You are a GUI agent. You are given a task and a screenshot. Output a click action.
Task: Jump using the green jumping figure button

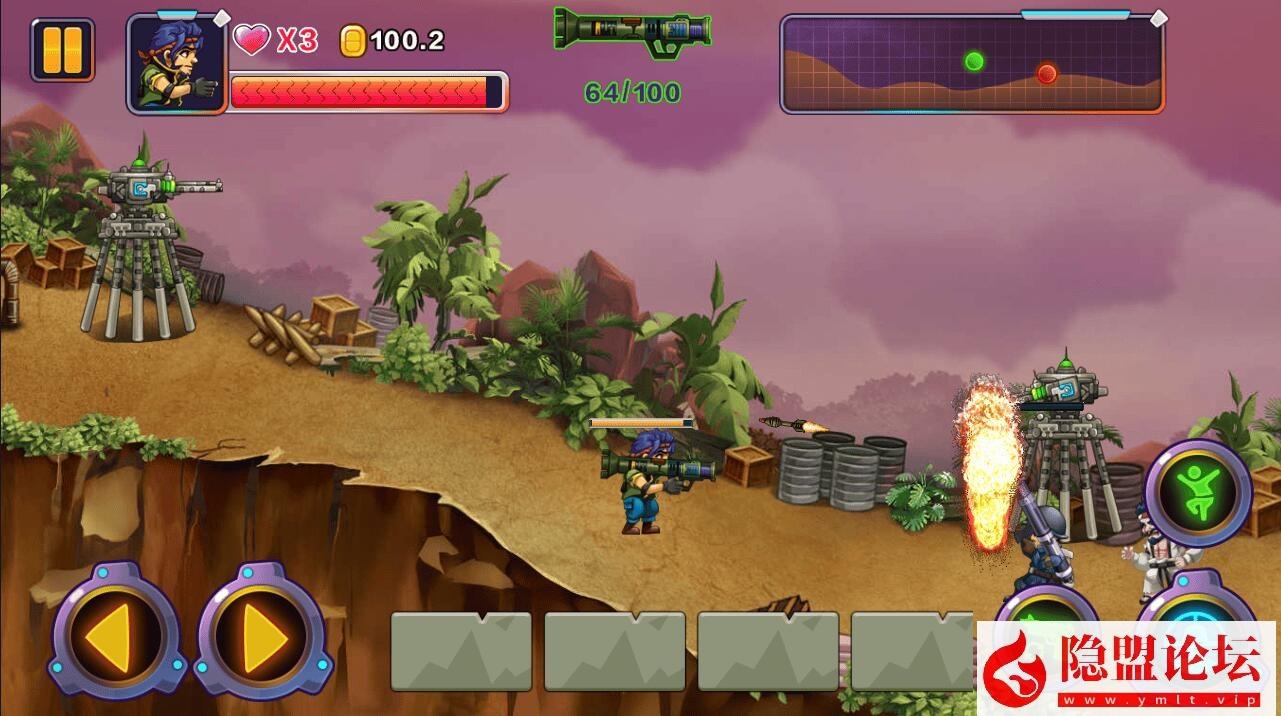[1197, 491]
